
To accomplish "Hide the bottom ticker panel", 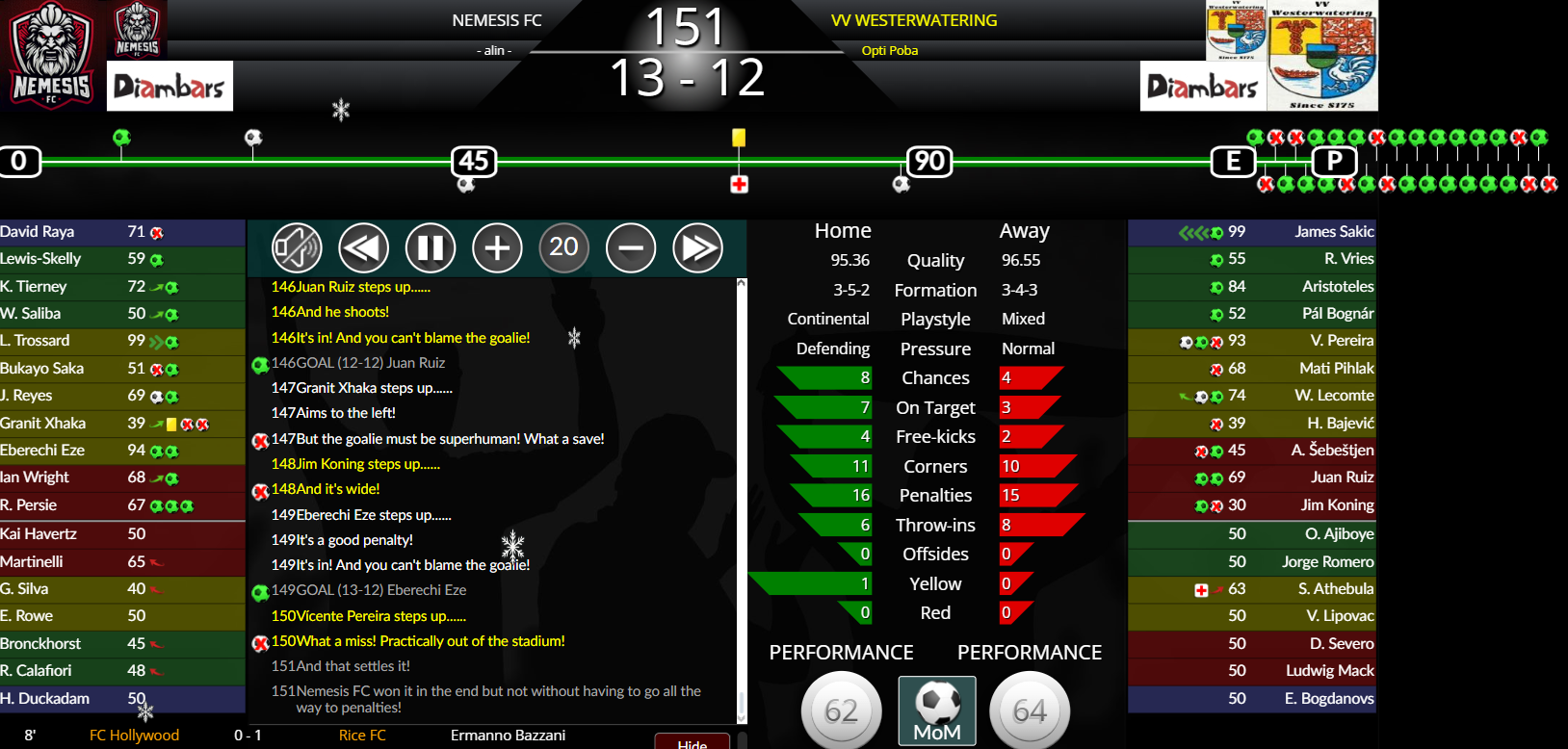I will click(x=692, y=743).
